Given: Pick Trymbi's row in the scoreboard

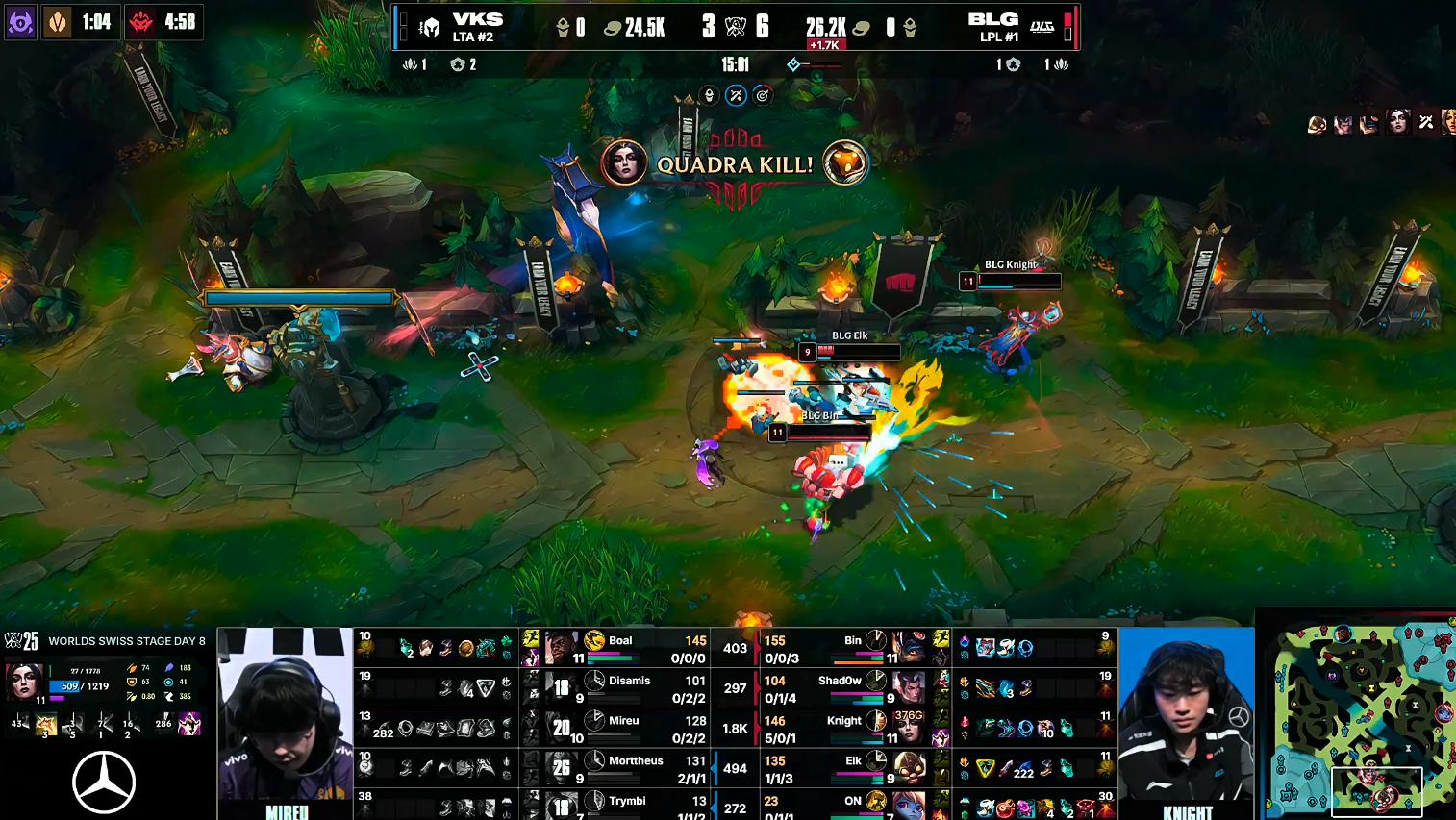Looking at the screenshot, I should coord(626,804).
